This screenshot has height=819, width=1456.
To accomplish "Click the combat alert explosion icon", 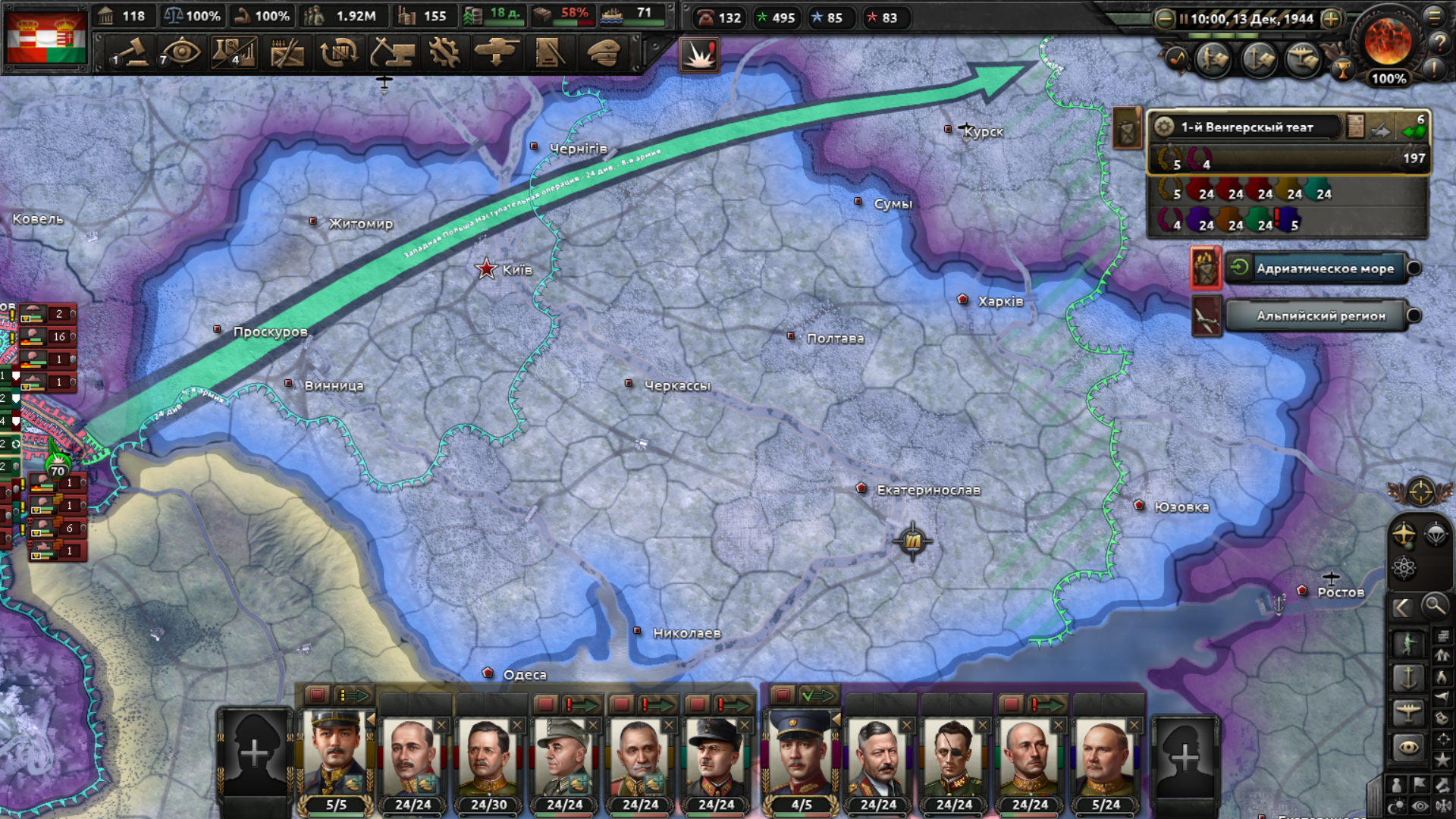I will pyautogui.click(x=698, y=55).
